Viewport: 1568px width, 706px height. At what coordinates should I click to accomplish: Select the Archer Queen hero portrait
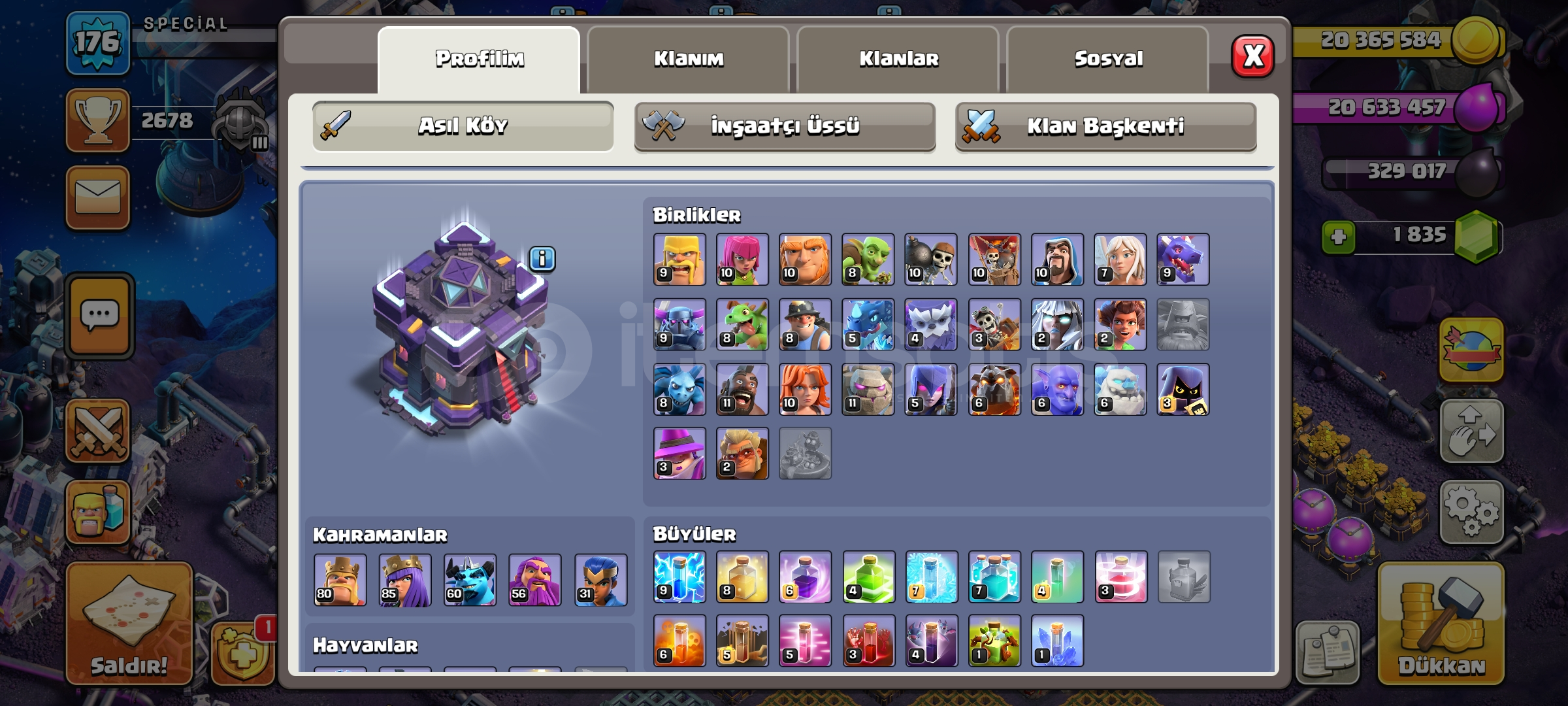click(x=405, y=580)
